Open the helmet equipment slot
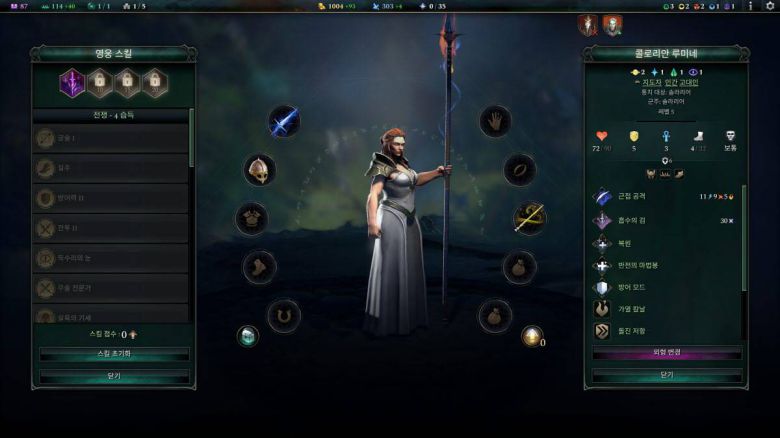This screenshot has height=438, width=780. pos(259,169)
